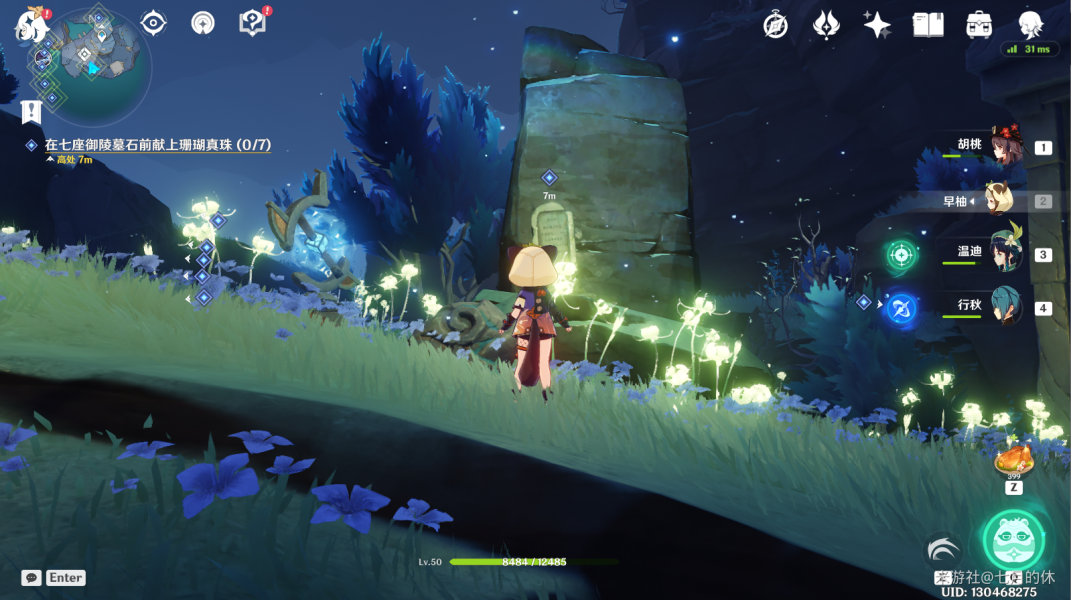Open the chat speech bubble
Screen dimensions: 1071x600
pos(31,578)
